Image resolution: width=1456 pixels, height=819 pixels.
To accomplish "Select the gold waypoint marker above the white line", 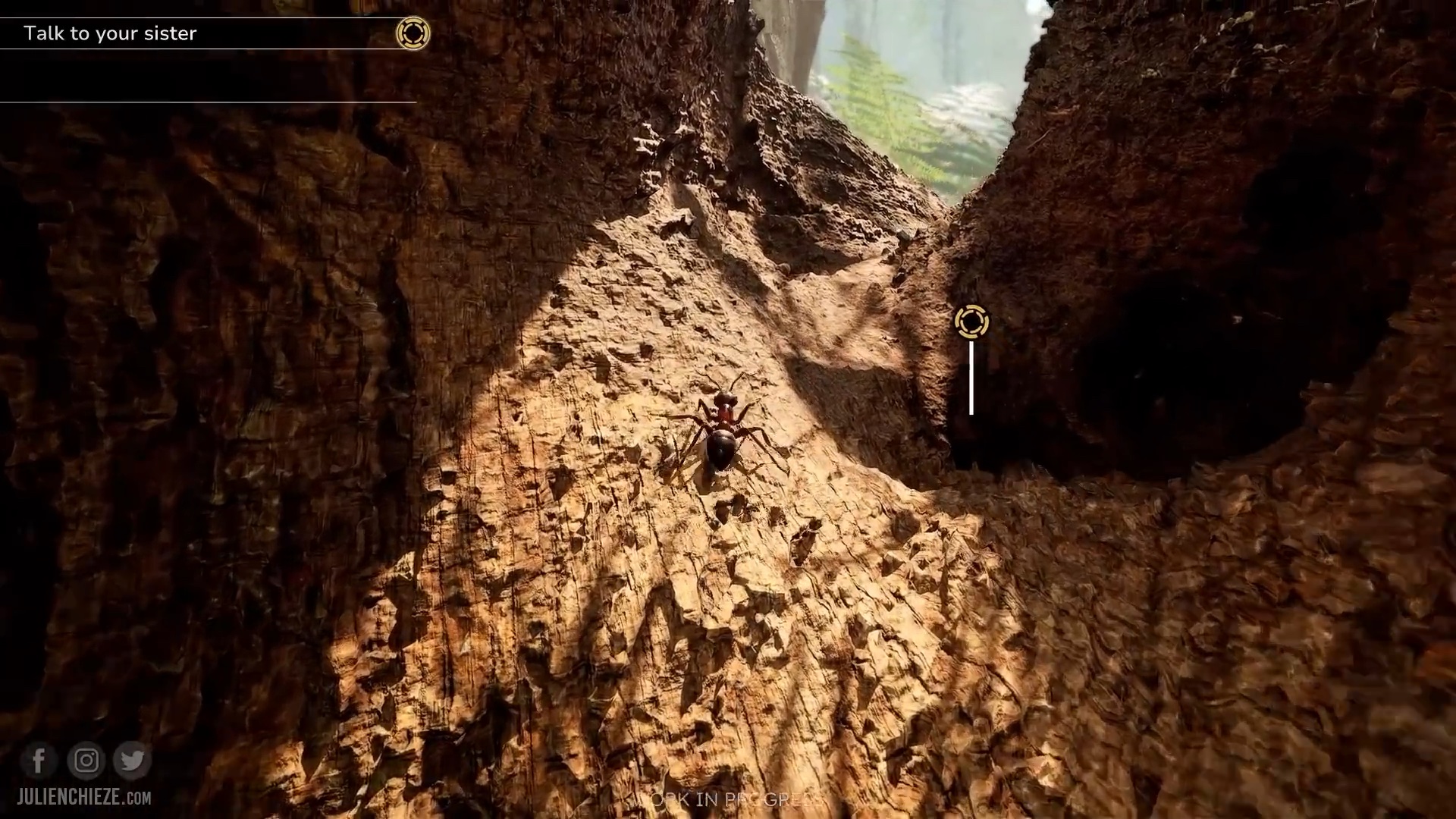I will pos(971,322).
